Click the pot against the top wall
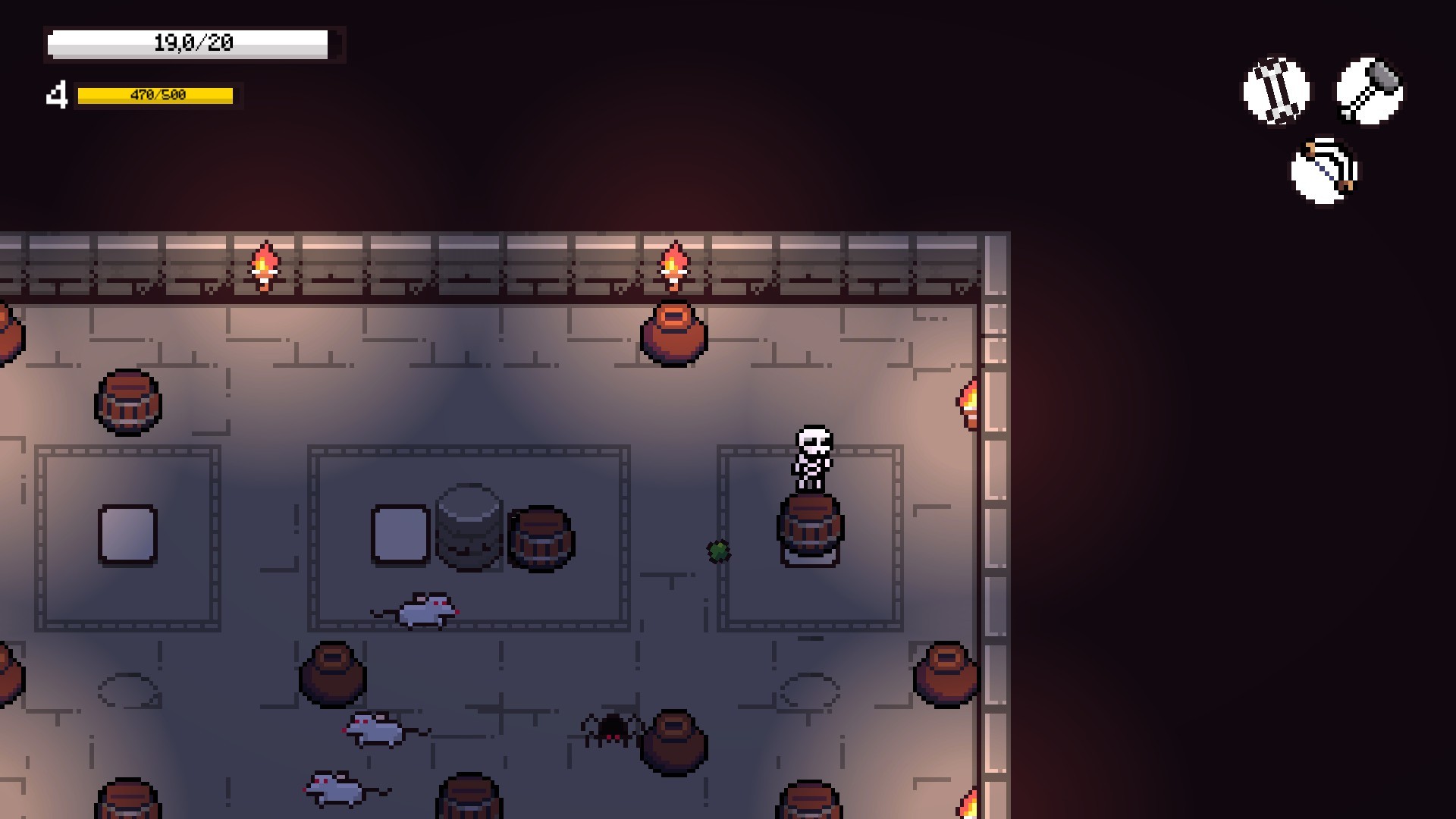Screen dimensions: 1456x819 click(673, 334)
